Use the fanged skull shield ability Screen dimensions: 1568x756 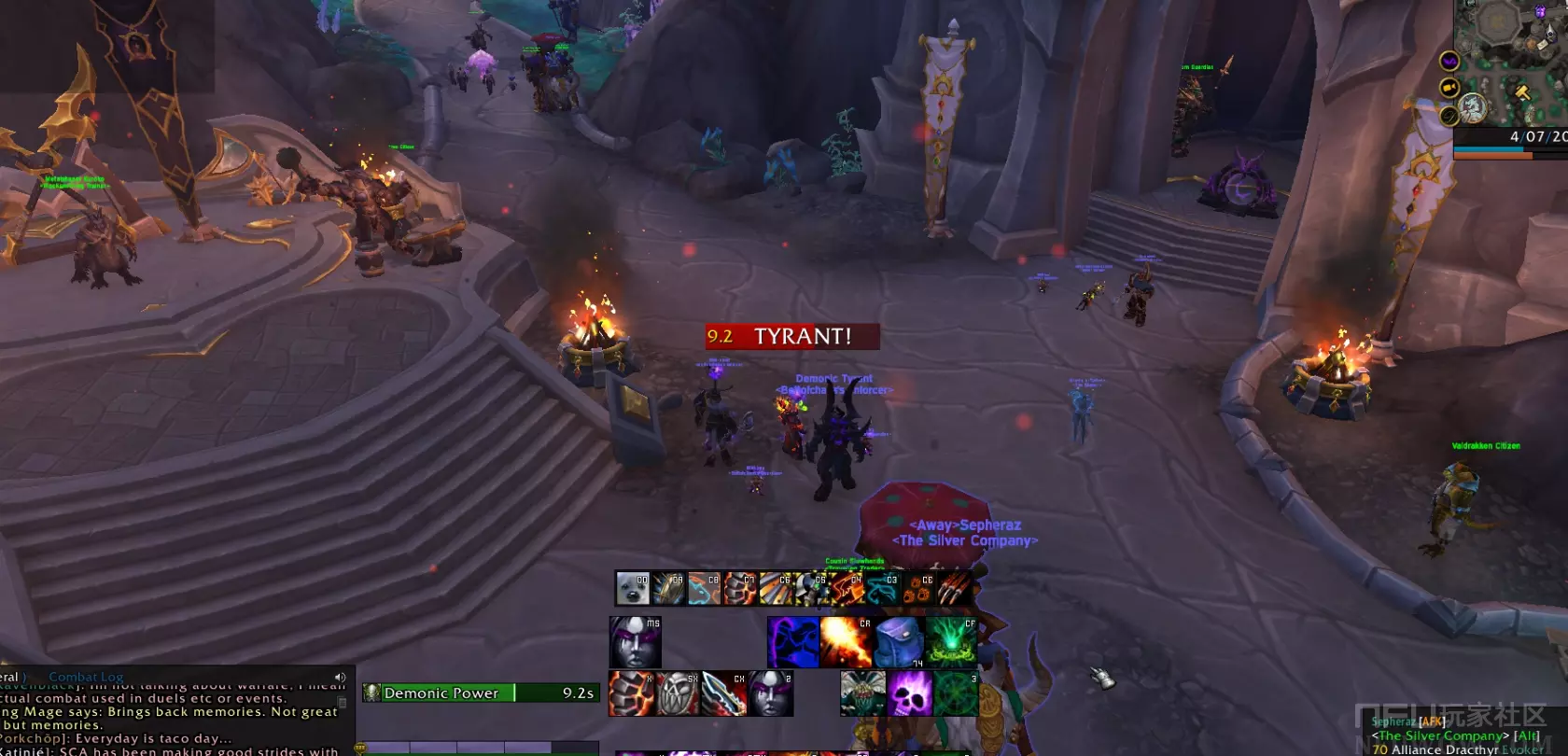(679, 693)
